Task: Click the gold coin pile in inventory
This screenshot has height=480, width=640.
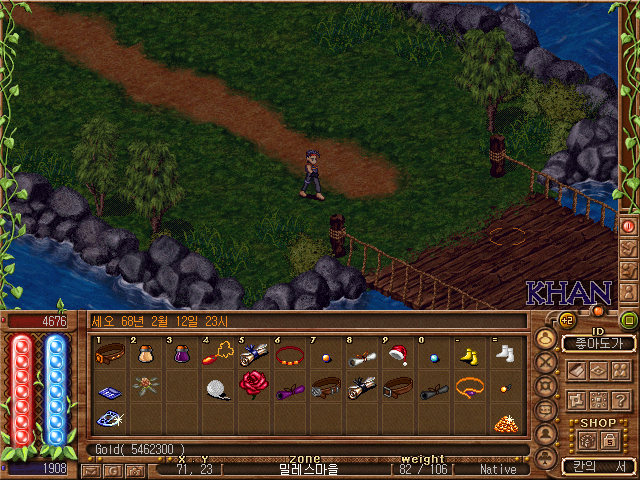Action: pyautogui.click(x=505, y=421)
